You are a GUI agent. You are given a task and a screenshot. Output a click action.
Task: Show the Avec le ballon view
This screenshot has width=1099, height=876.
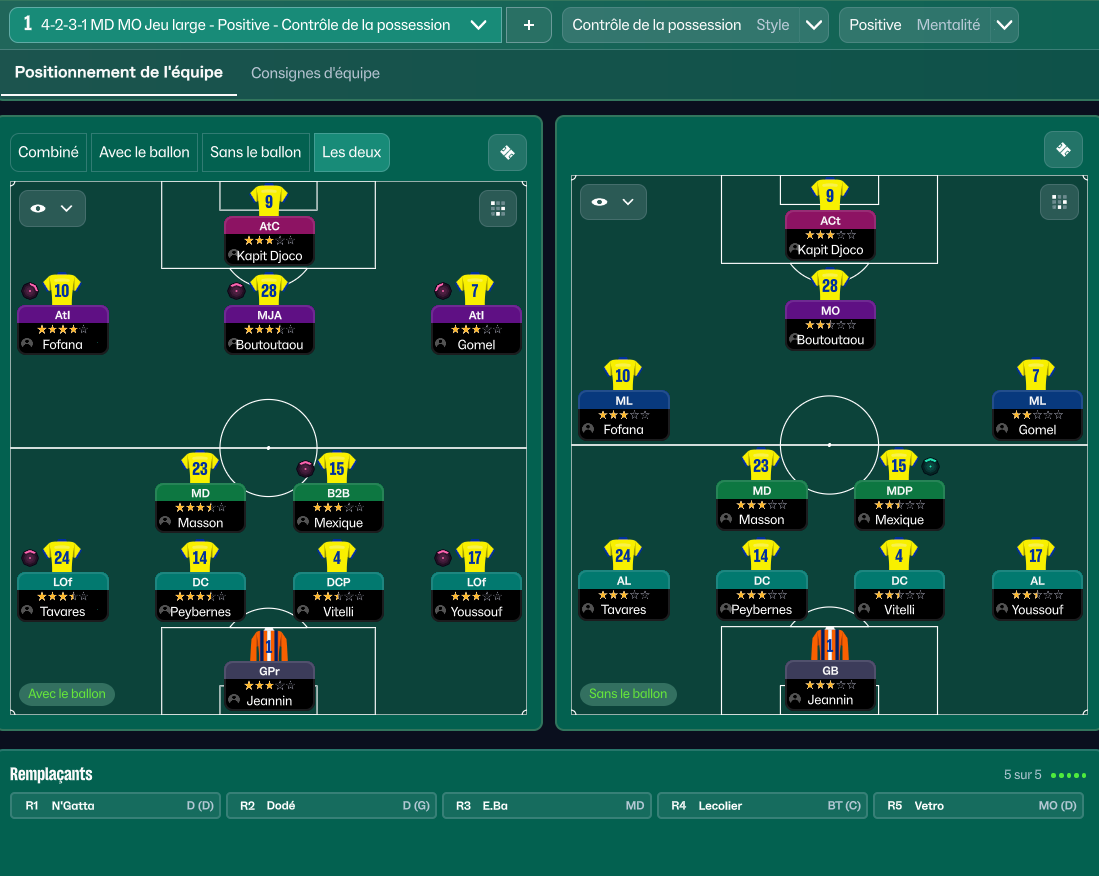click(144, 152)
